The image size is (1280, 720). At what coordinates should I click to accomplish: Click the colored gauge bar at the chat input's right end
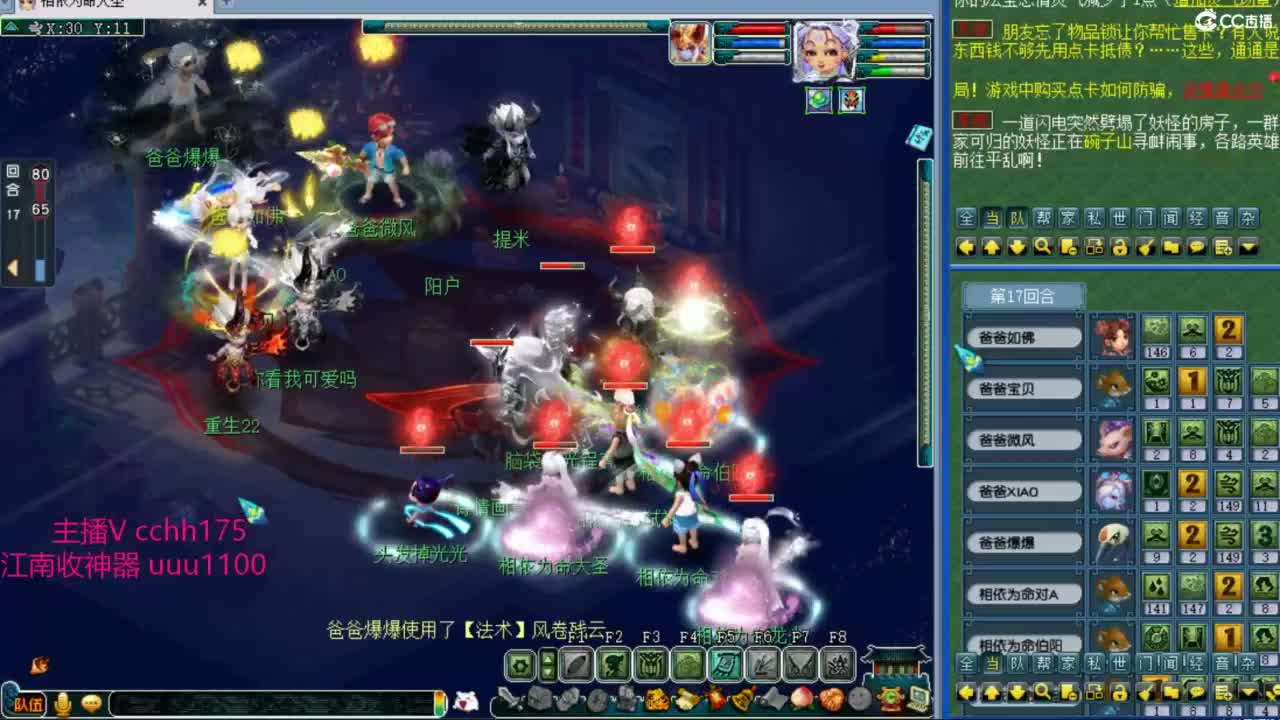(439, 703)
